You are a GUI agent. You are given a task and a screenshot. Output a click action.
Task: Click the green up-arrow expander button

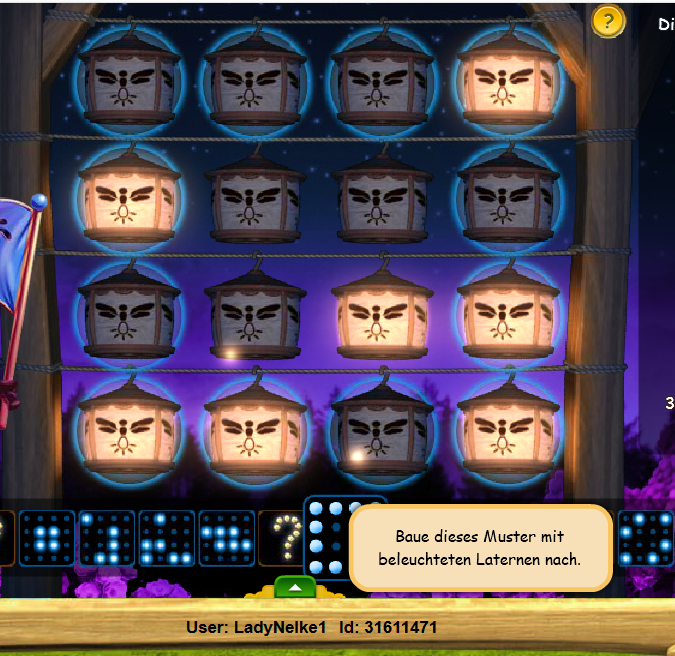pos(294,586)
